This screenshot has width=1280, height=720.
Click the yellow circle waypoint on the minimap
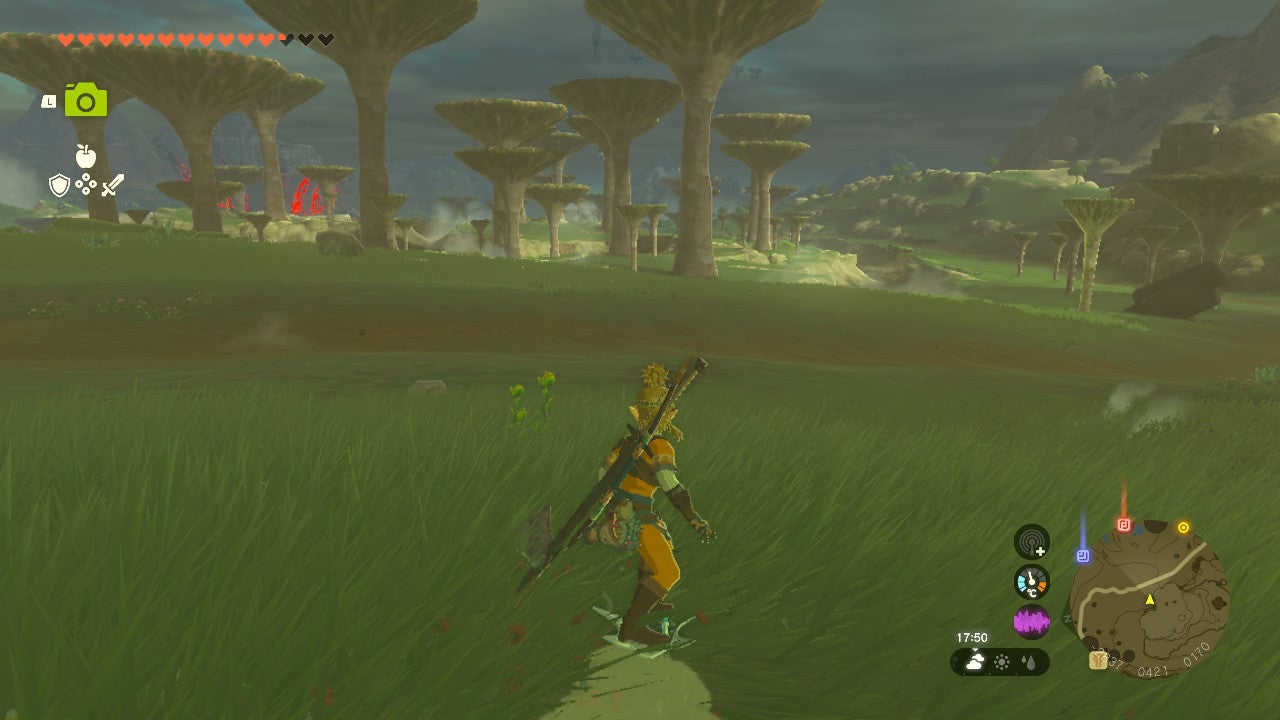1184,527
